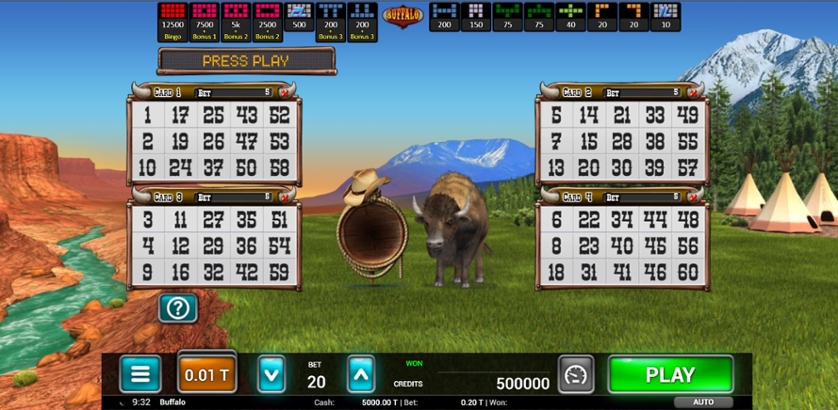The height and width of the screenshot is (410, 838).
Task: Toggle the speedometer turbo button
Action: (x=576, y=374)
